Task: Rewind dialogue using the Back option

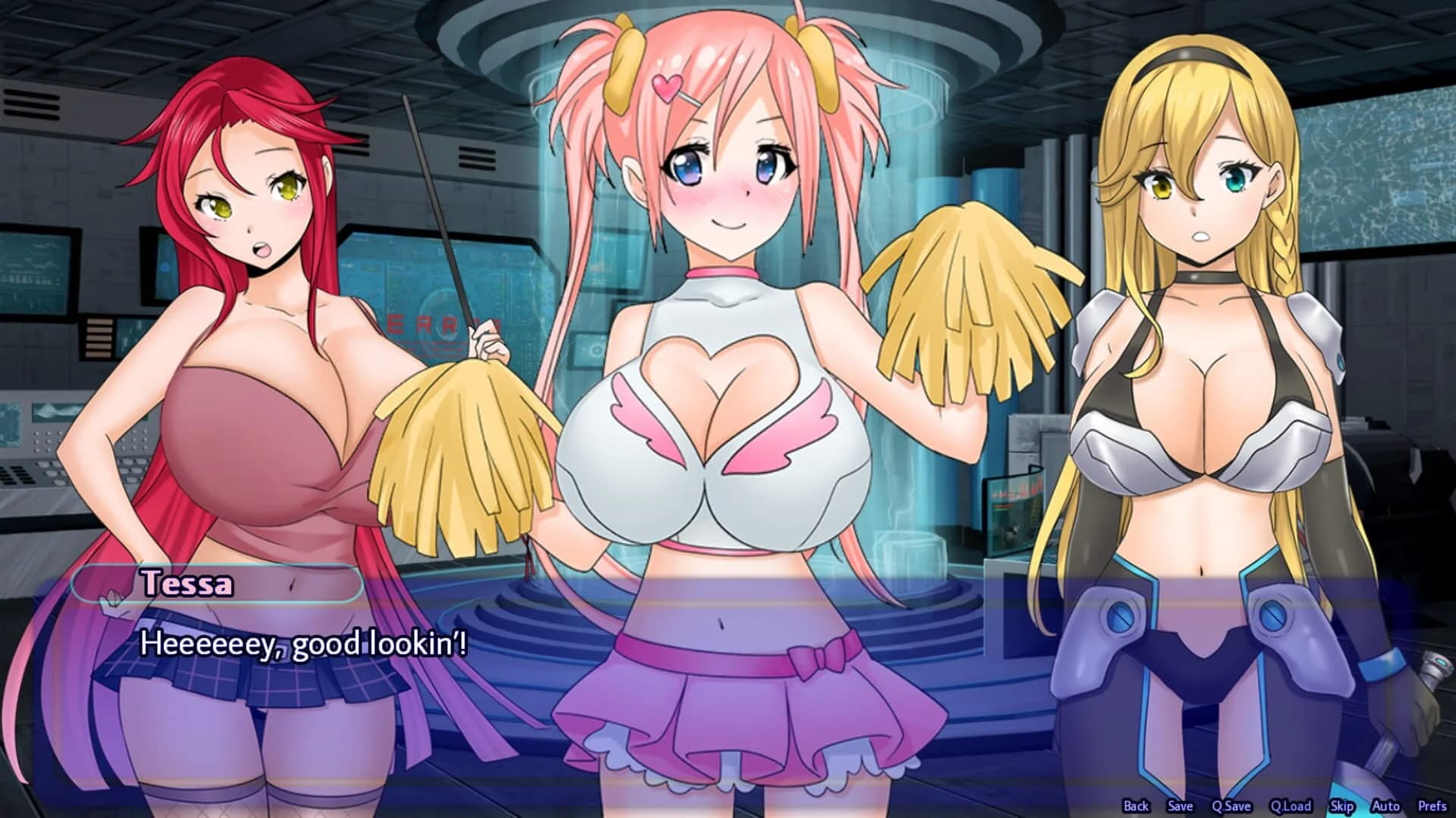Action: [1136, 805]
